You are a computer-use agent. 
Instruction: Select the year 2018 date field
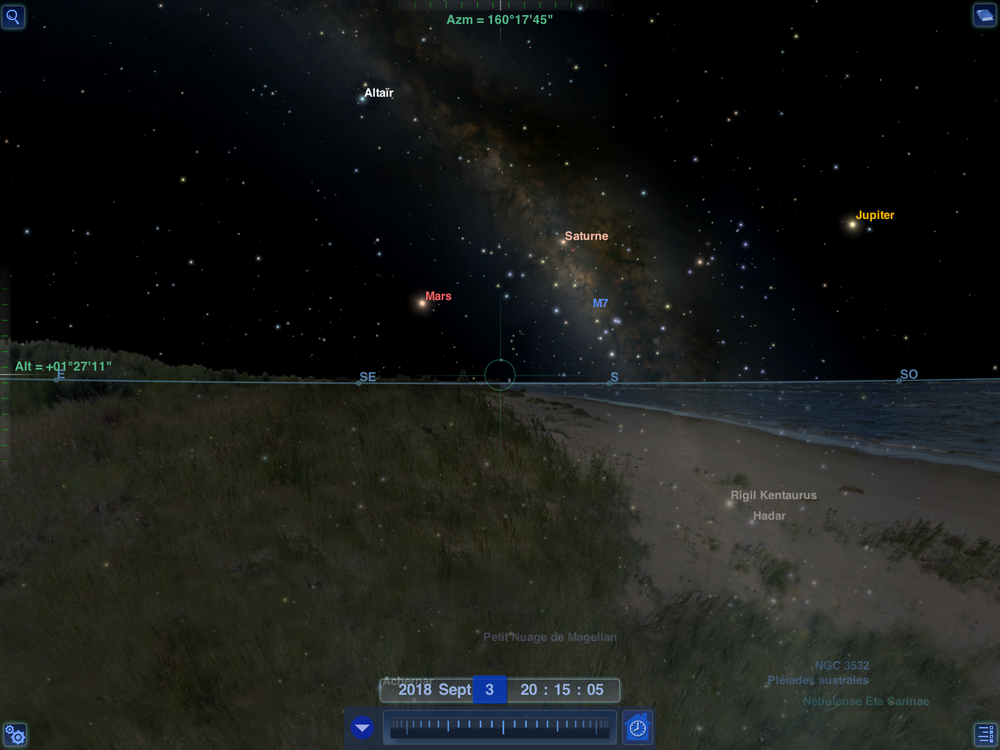pyautogui.click(x=415, y=690)
